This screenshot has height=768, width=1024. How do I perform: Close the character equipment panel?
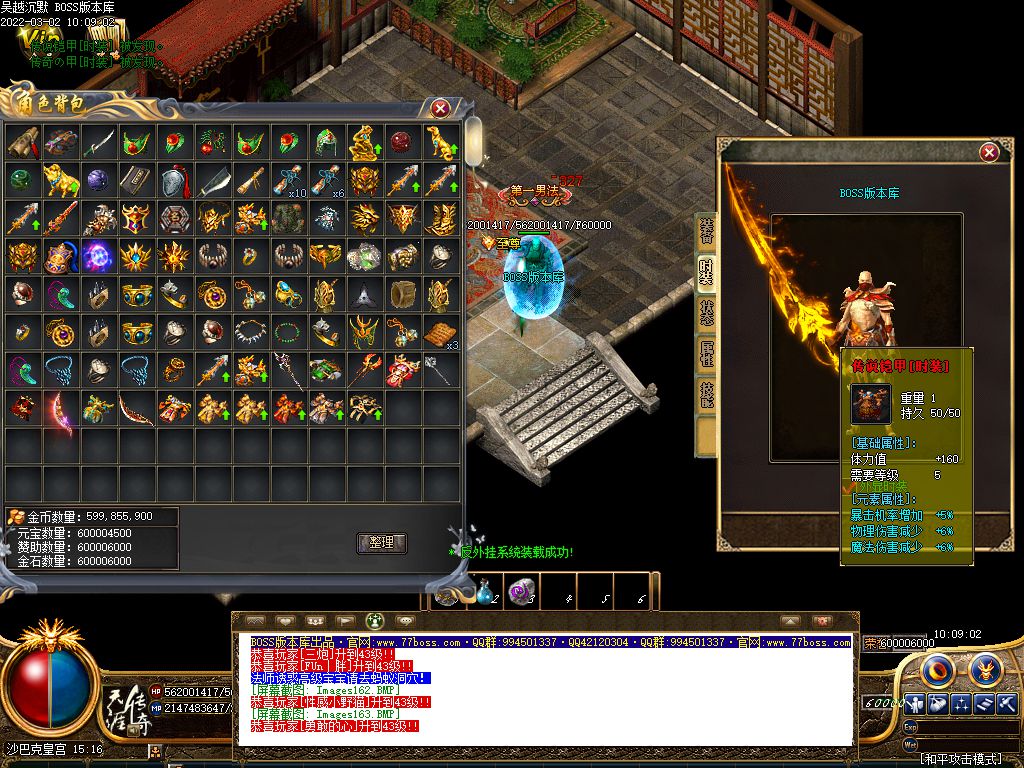pos(989,152)
